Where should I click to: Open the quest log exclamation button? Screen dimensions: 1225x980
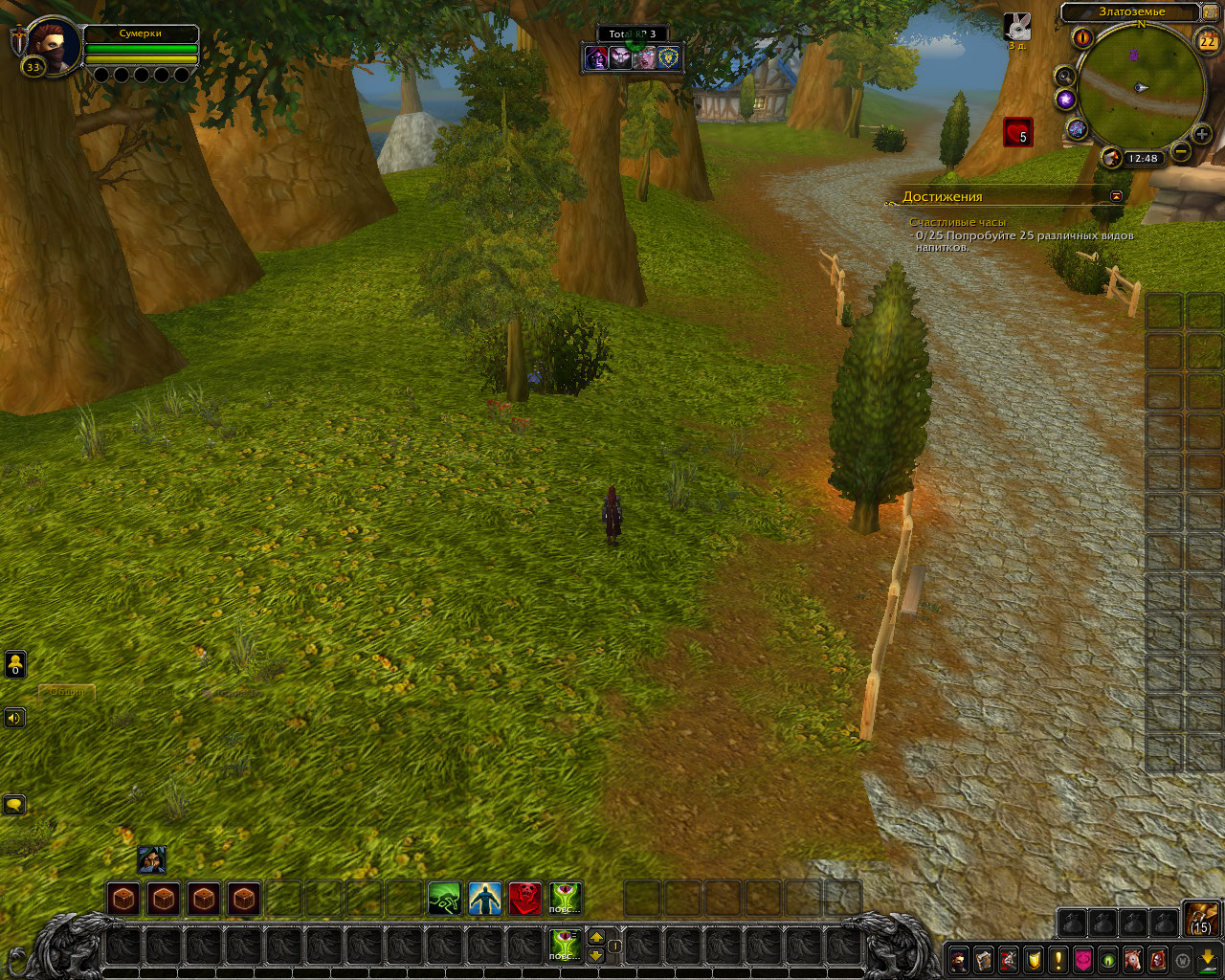point(1058,959)
